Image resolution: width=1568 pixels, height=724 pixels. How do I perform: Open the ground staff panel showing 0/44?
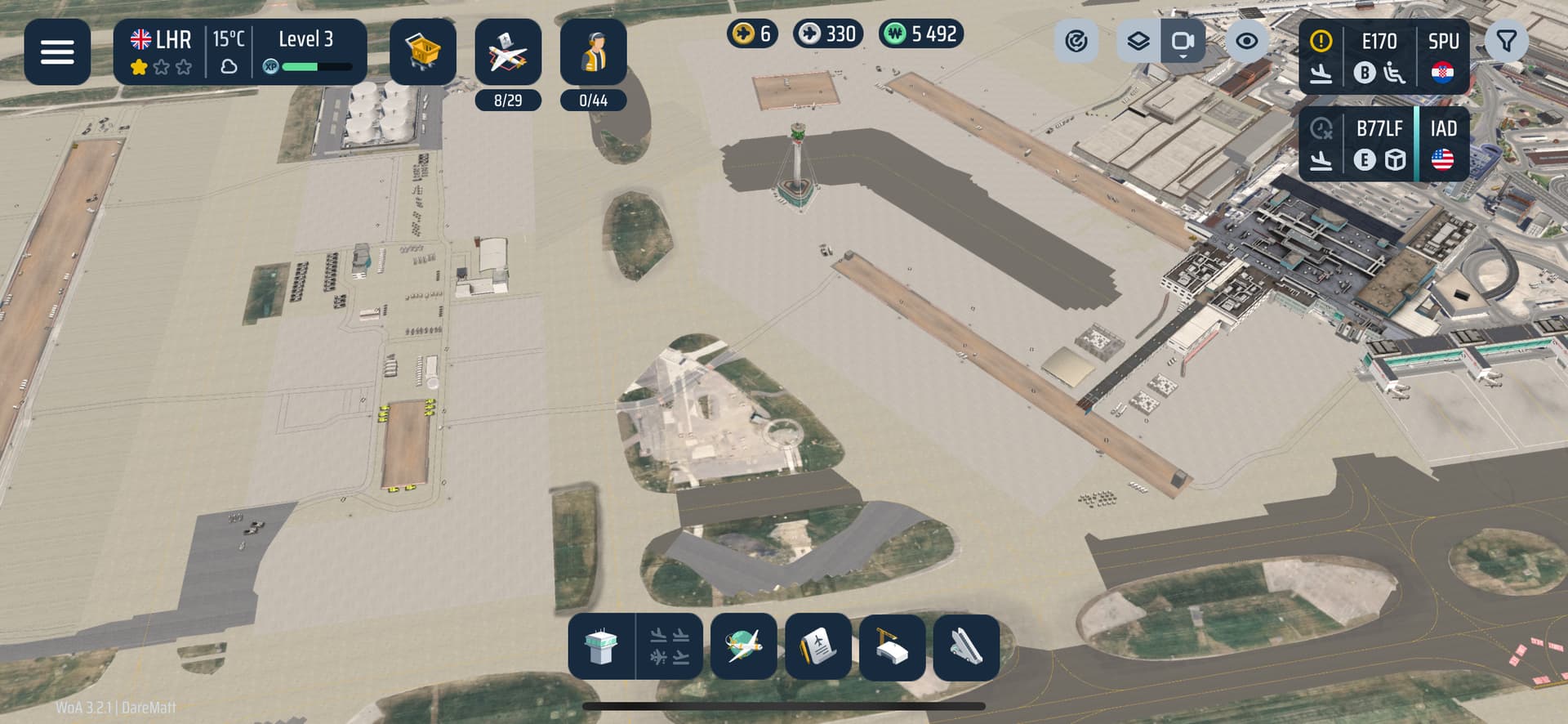594,54
